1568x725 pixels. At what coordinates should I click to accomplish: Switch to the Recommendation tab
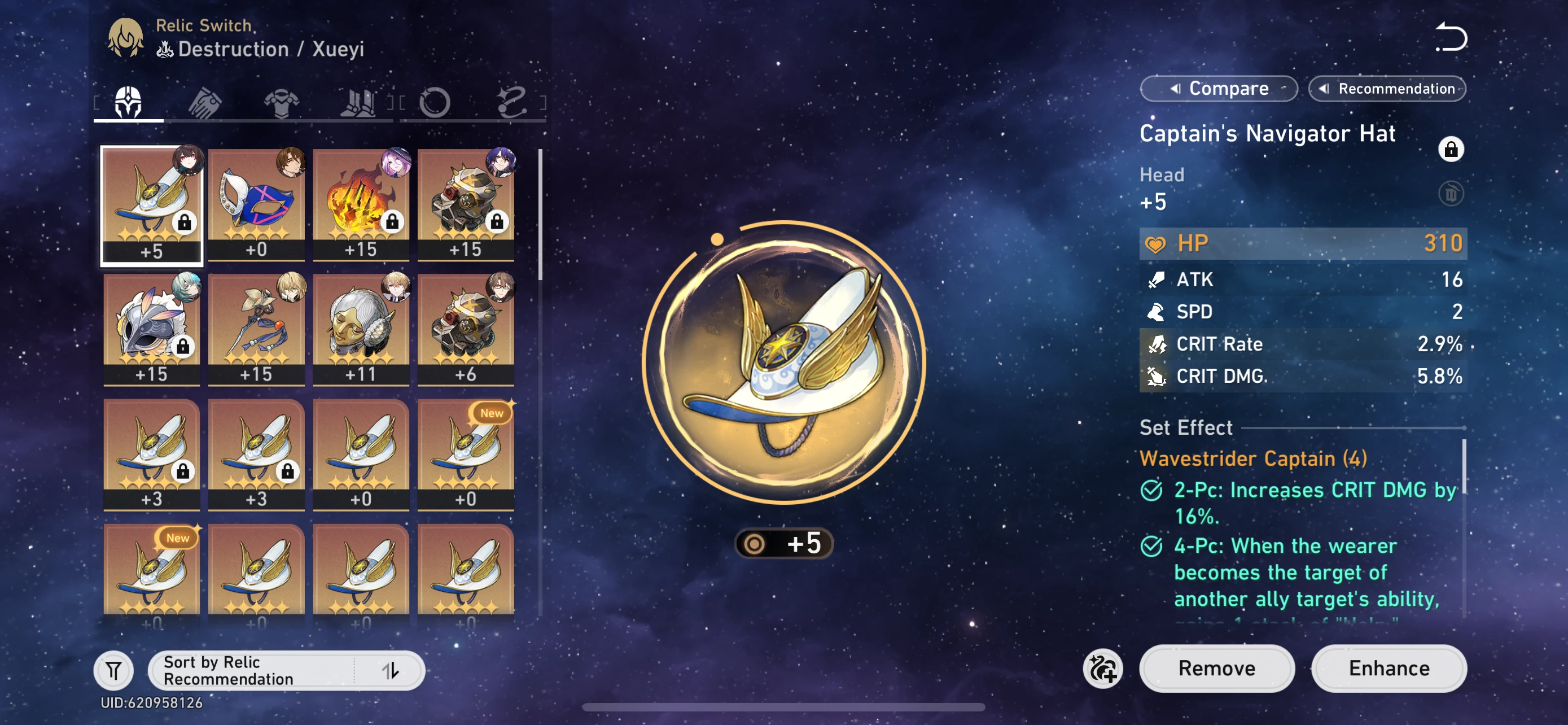pos(1387,88)
